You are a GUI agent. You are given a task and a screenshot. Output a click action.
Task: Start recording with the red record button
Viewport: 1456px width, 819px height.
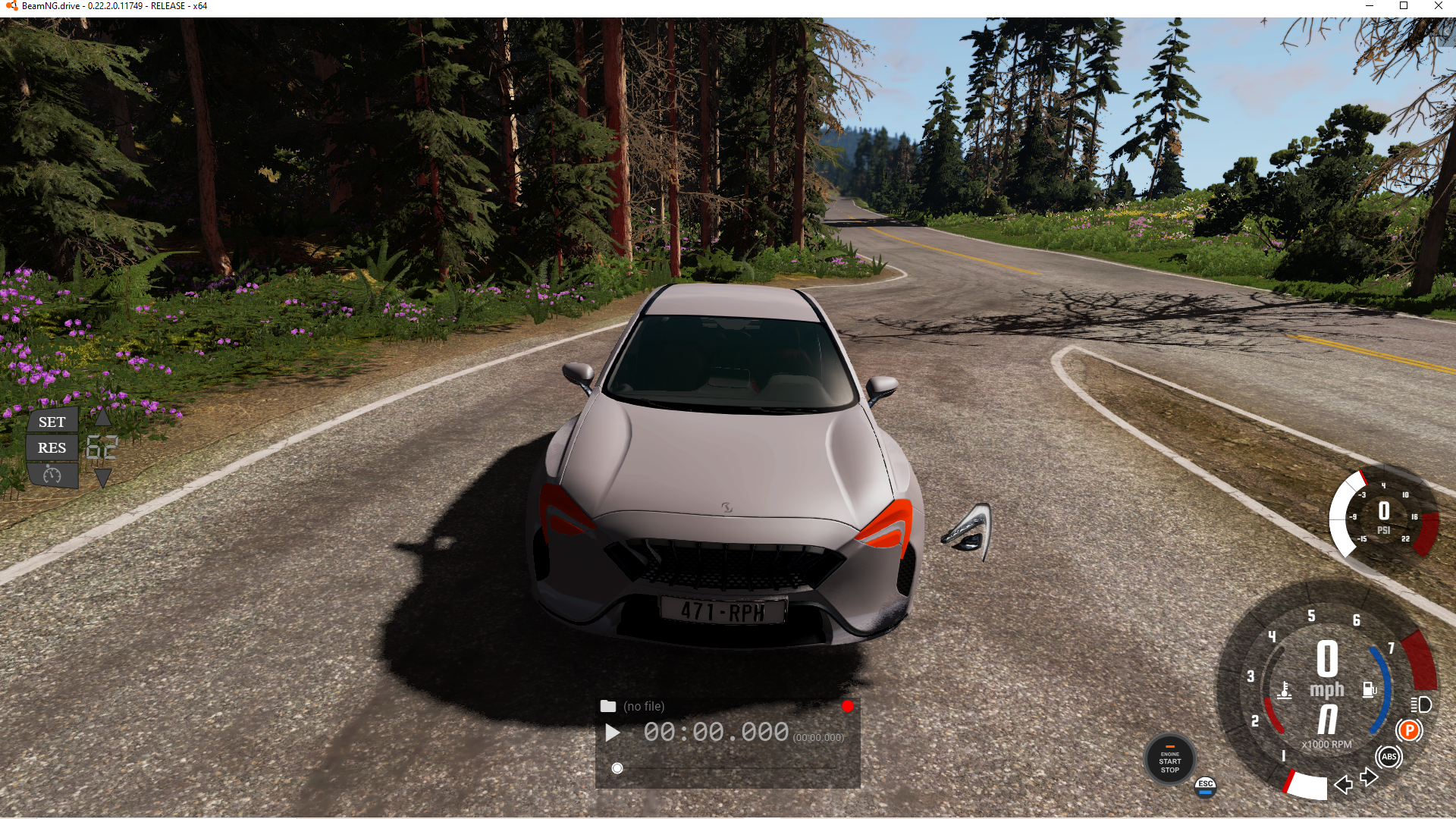click(x=847, y=706)
